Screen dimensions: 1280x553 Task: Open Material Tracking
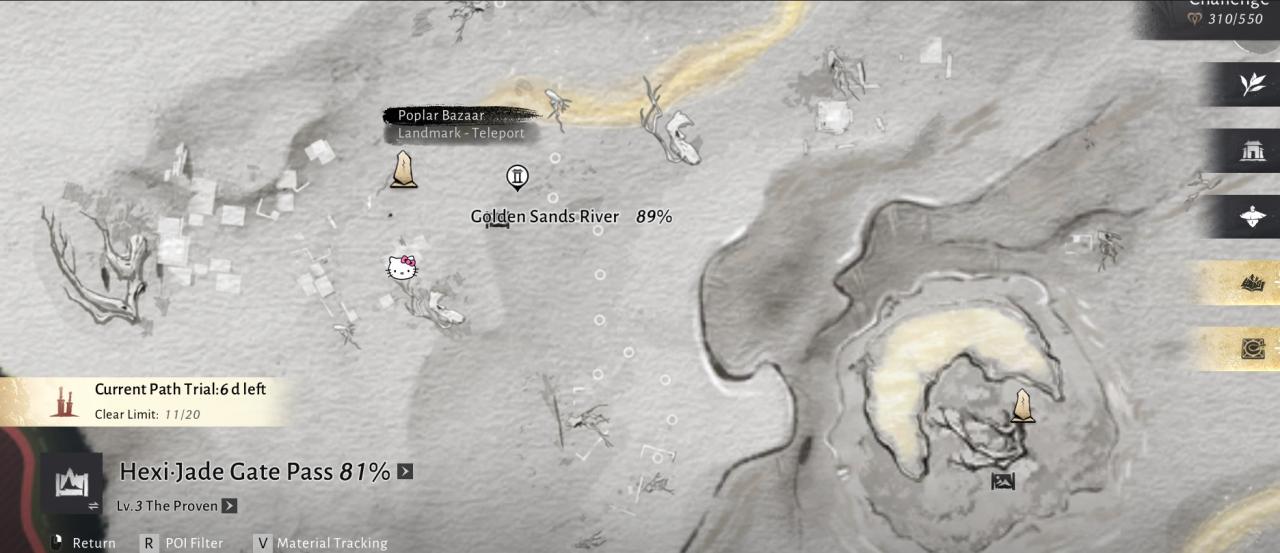pos(320,543)
